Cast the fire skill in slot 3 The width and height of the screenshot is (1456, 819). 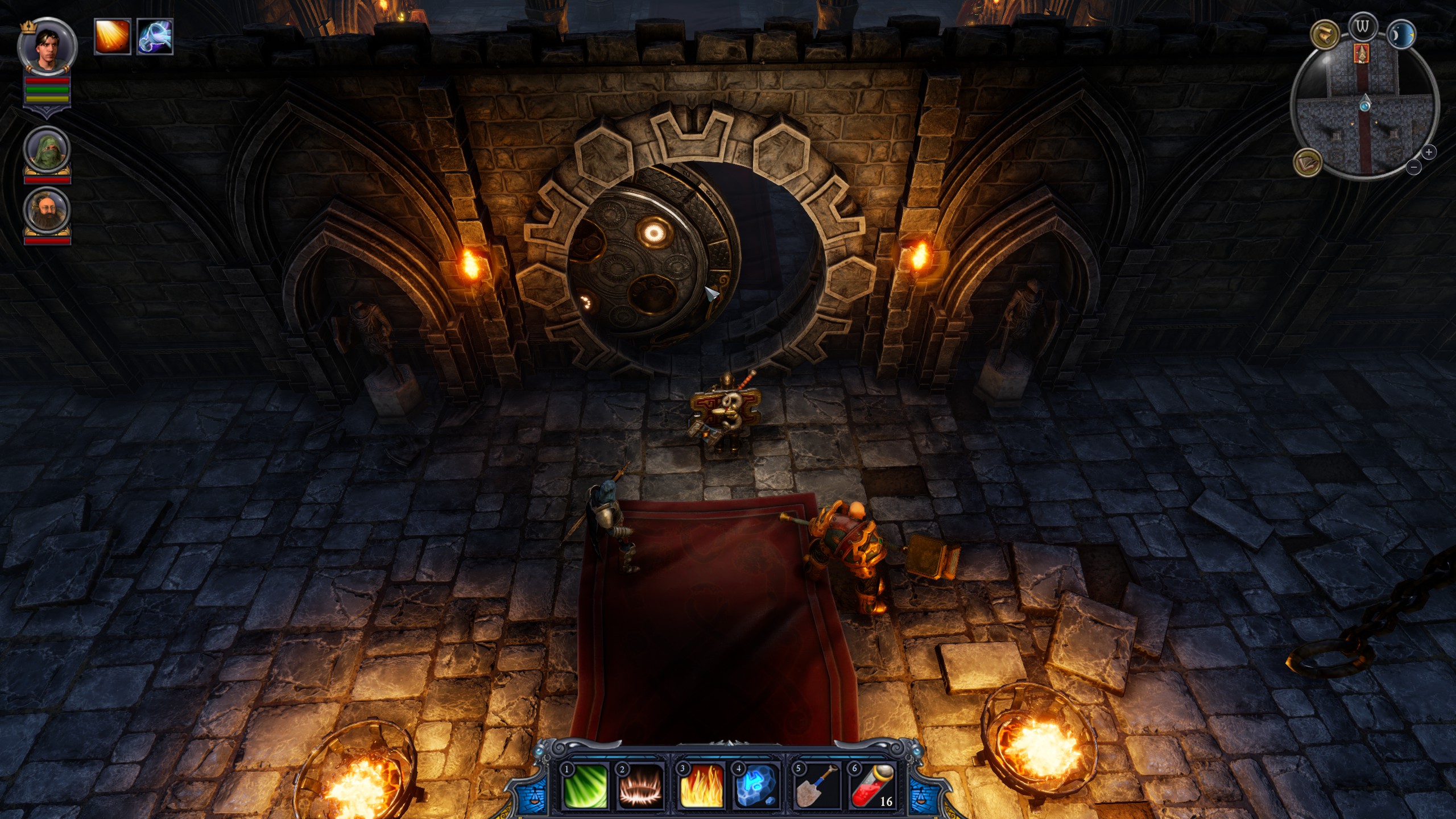pyautogui.click(x=701, y=786)
